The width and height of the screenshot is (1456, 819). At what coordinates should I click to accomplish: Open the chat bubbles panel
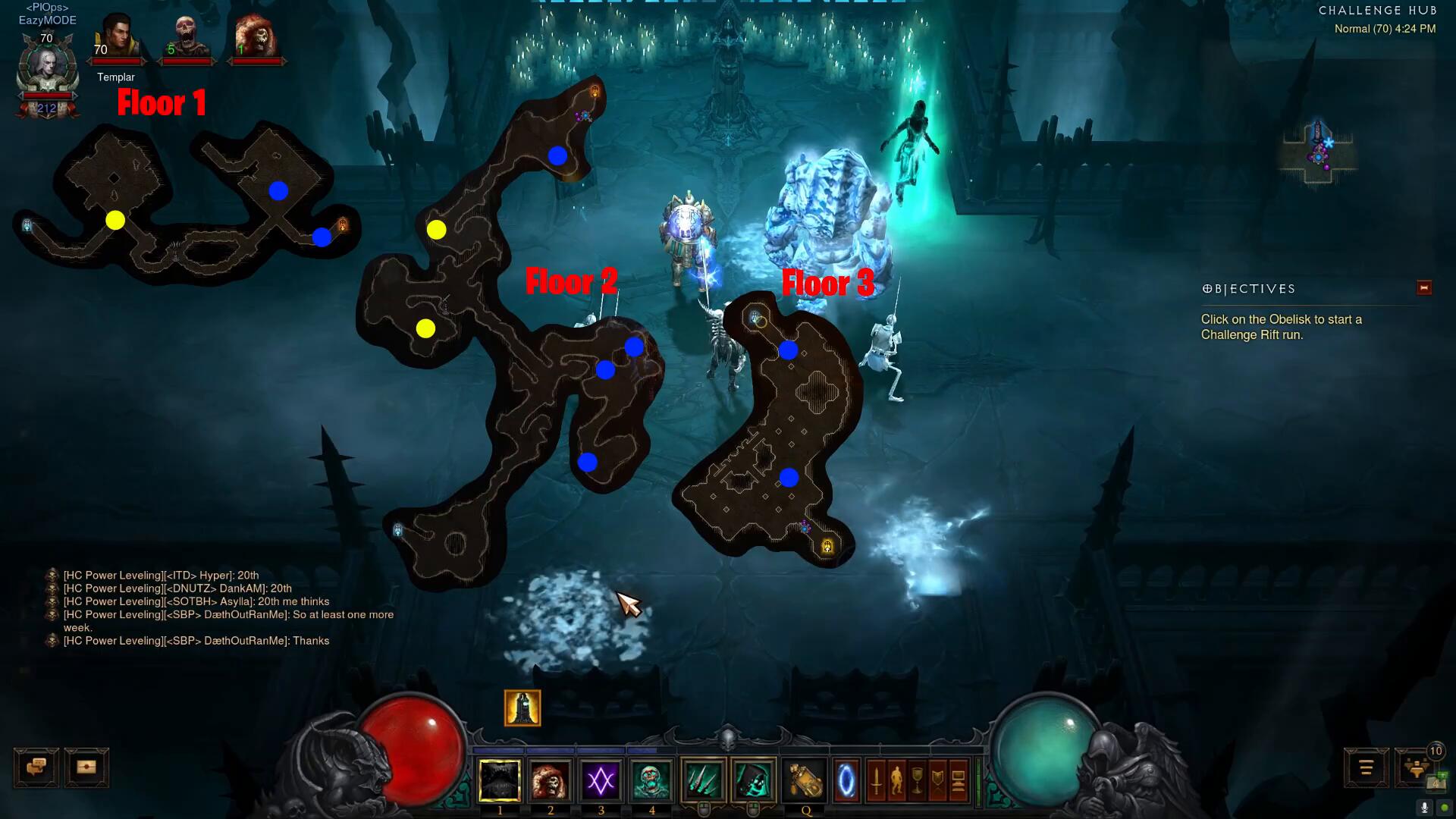(x=36, y=767)
